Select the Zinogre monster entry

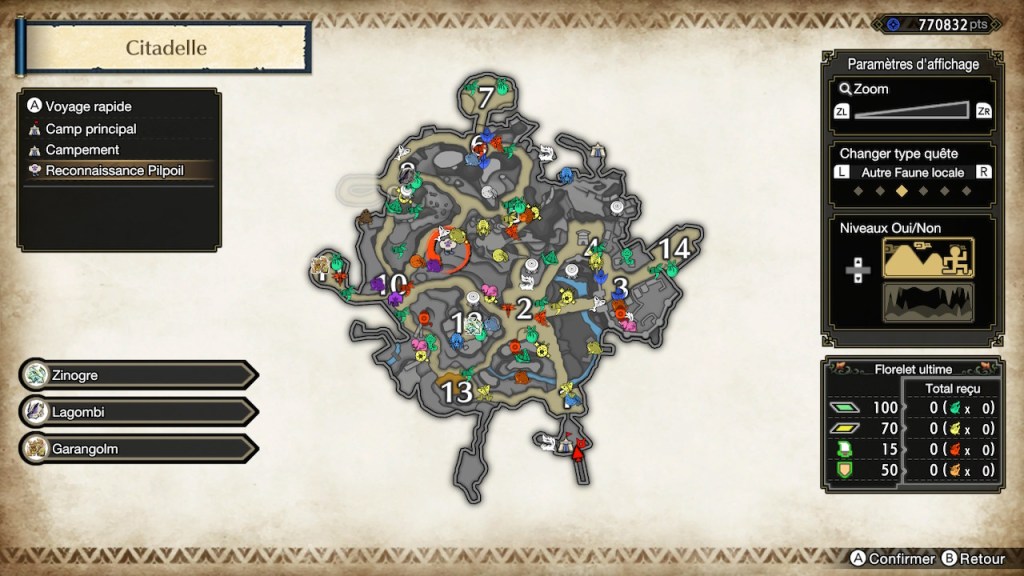coord(135,375)
